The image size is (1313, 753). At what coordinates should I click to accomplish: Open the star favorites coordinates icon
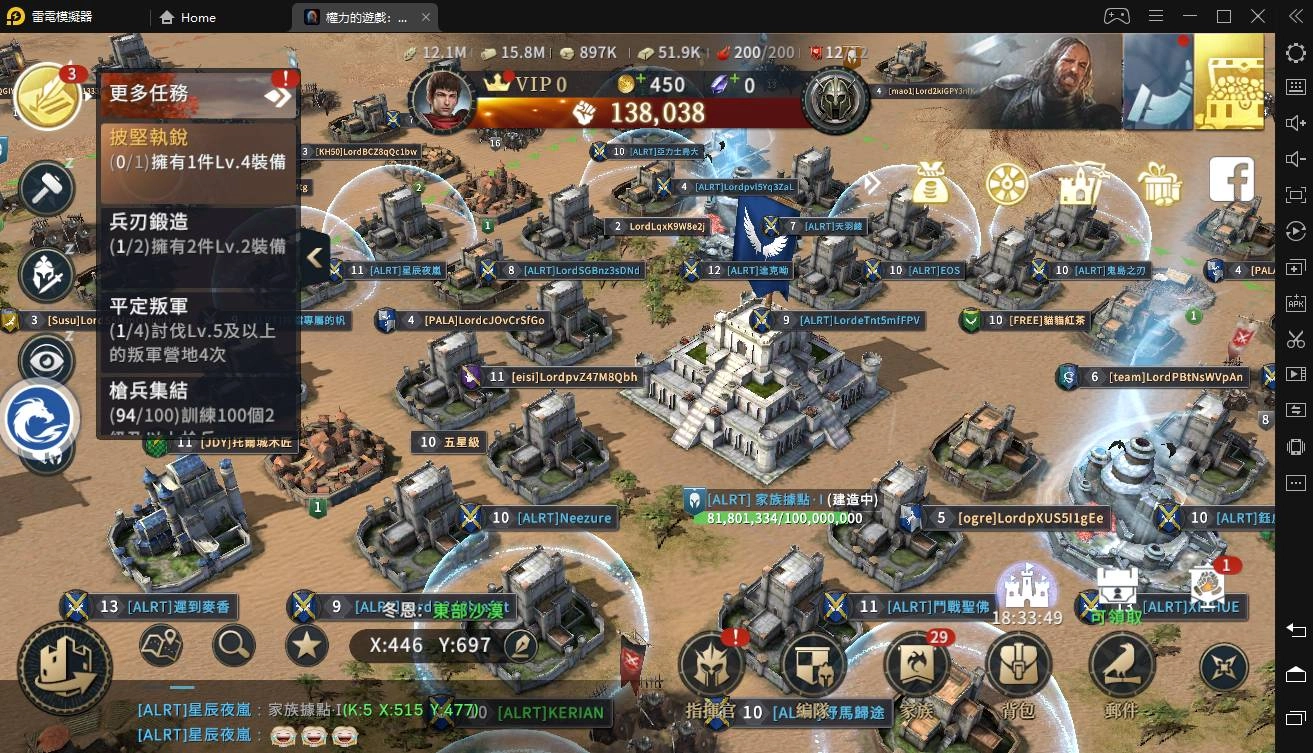point(306,646)
